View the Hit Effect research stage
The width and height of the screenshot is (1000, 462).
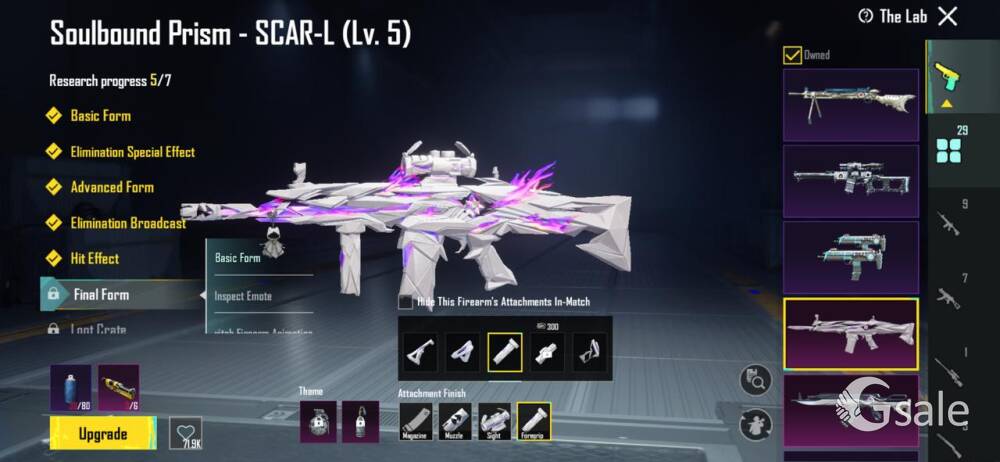94,258
